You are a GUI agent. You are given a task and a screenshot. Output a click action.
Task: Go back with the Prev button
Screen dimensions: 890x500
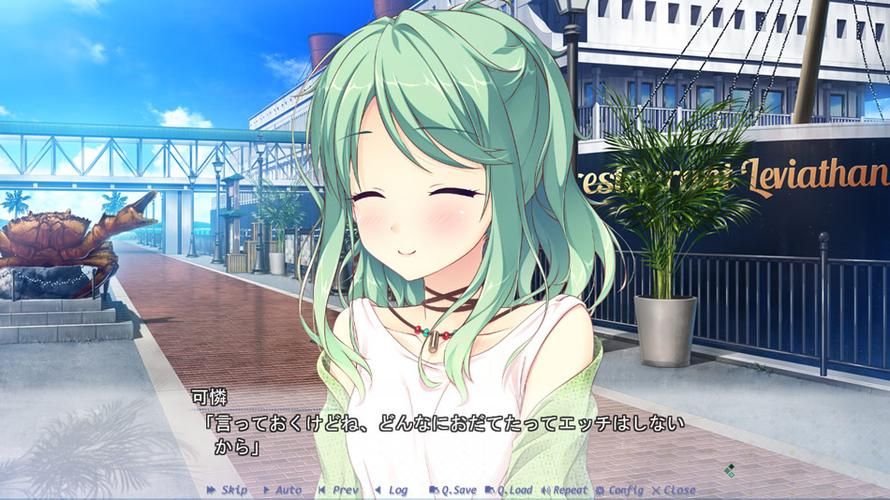coord(338,490)
